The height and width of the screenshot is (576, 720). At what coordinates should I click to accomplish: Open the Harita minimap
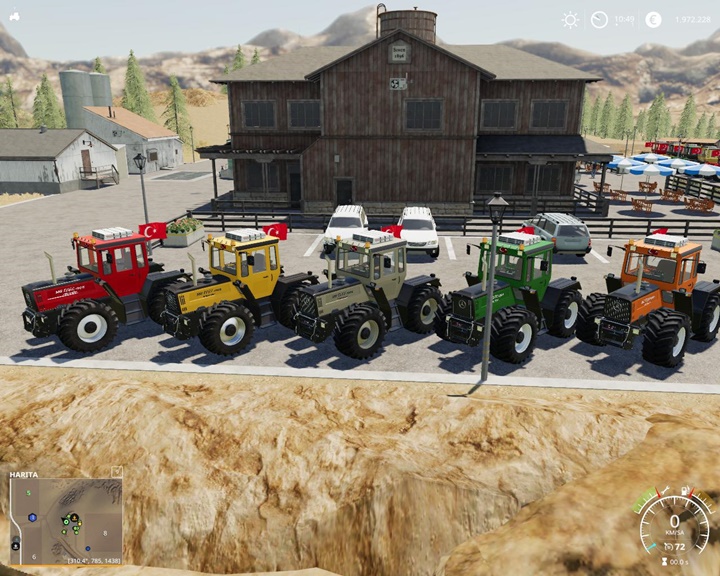[x=66, y=518]
